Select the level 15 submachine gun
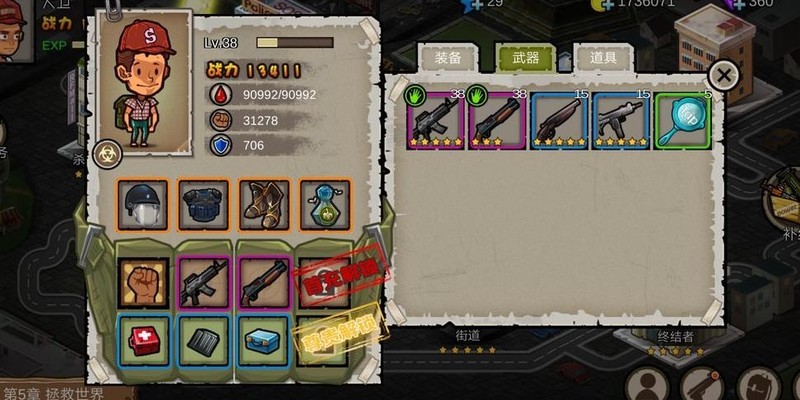 [x=621, y=120]
